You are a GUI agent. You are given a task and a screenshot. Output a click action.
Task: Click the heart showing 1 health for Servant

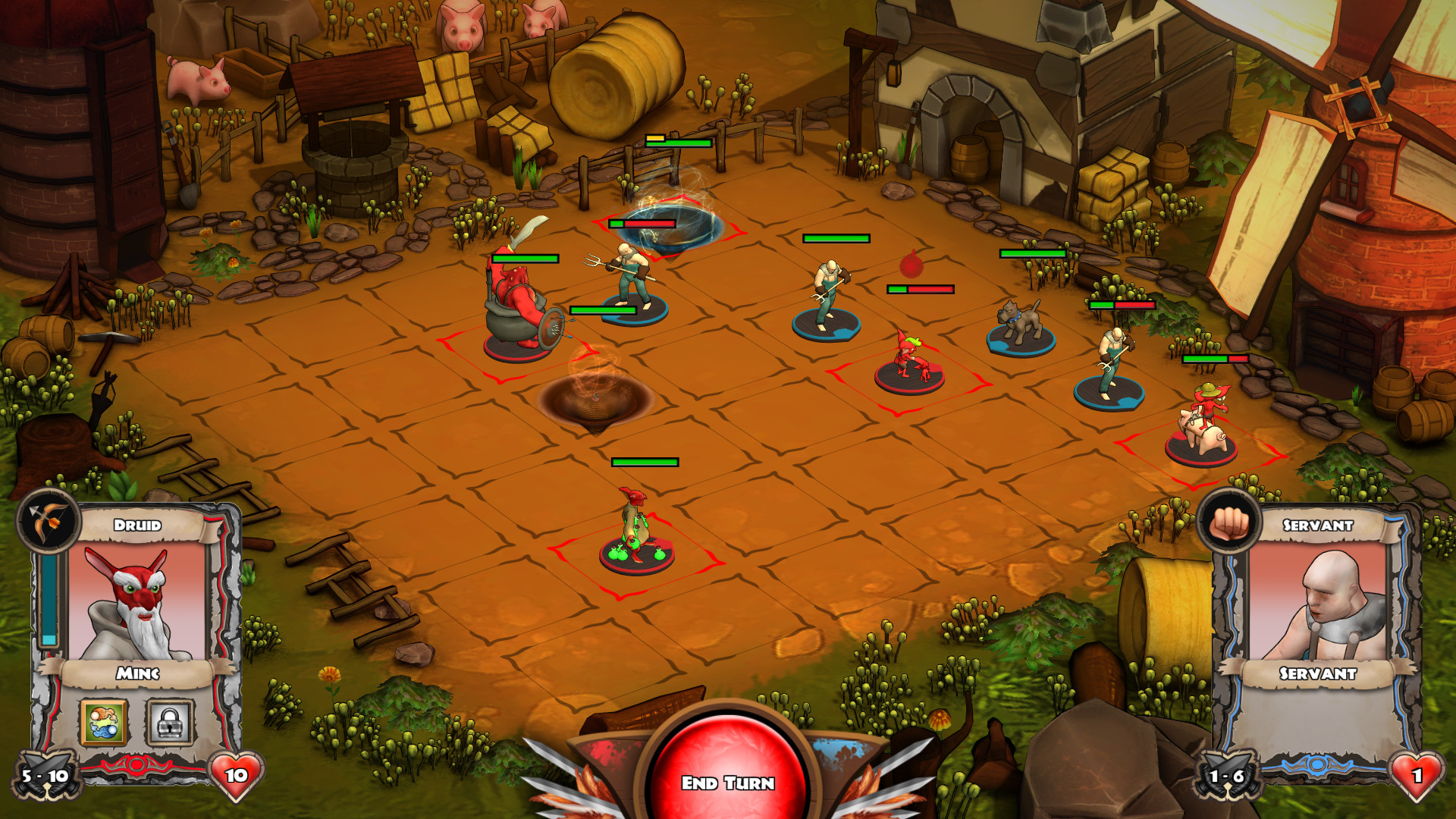pos(1417,776)
